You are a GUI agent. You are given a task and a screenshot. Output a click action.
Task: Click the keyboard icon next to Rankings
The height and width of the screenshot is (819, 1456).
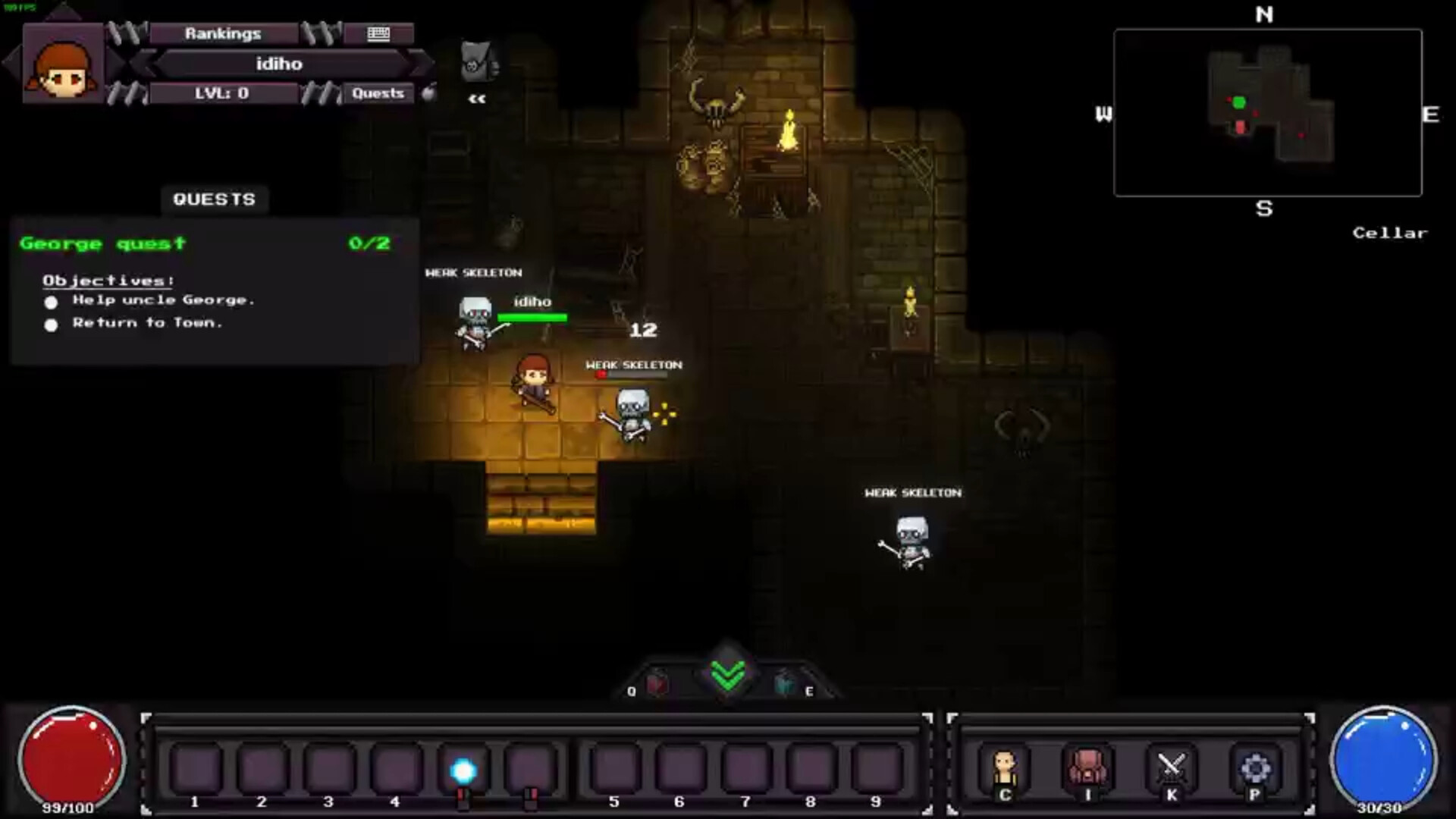[x=377, y=33]
